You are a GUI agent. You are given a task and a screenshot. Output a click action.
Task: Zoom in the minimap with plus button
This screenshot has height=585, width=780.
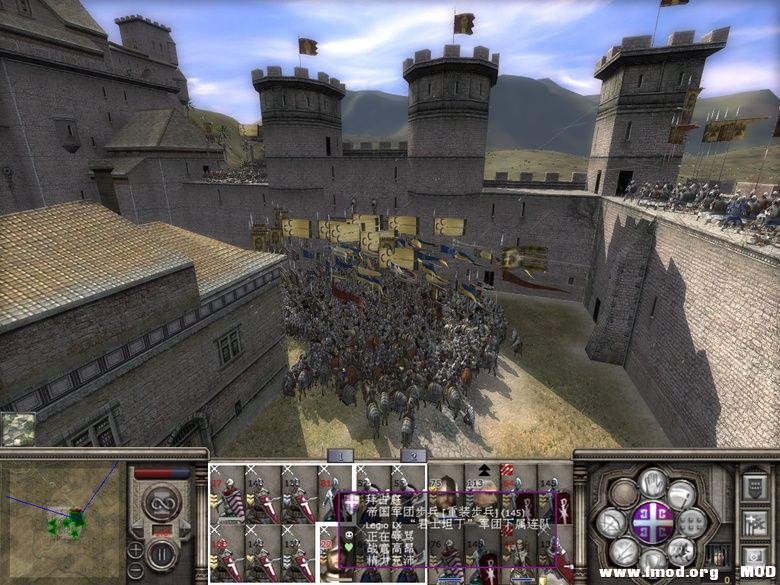pyautogui.click(x=135, y=550)
